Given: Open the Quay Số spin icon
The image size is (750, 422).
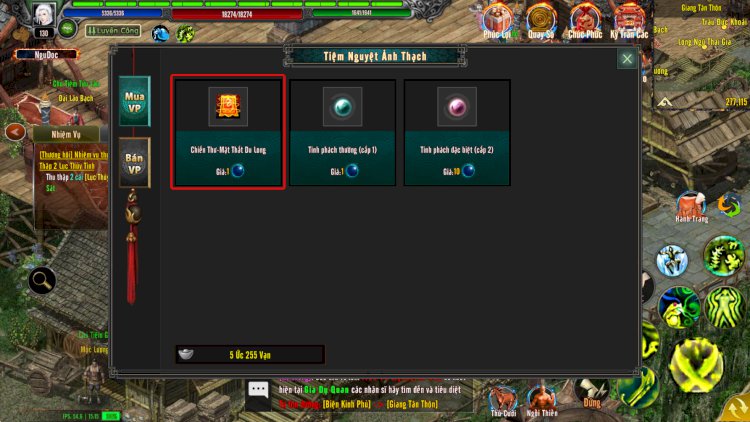Looking at the screenshot, I should (543, 20).
